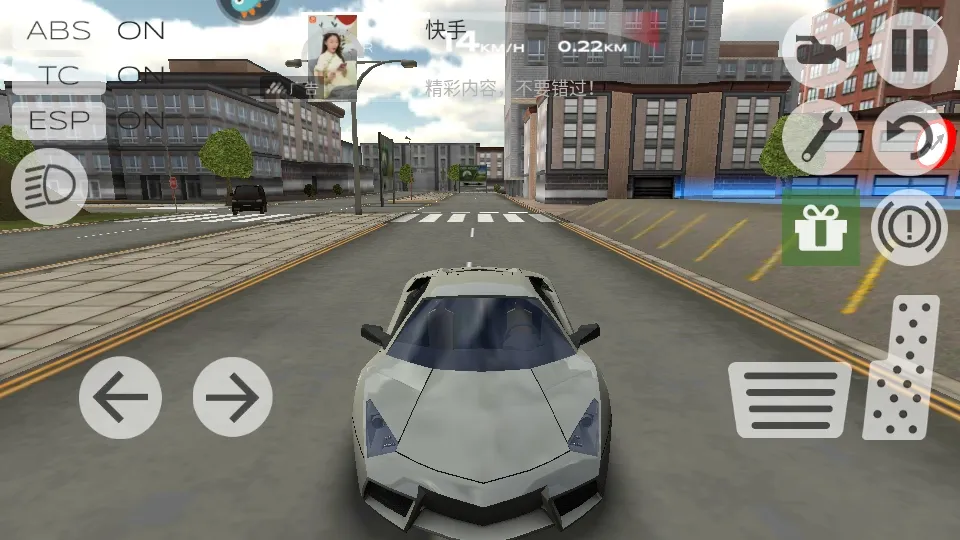Screen dimensions: 960x540
Task: Open the wrench repair settings
Action: [820, 138]
